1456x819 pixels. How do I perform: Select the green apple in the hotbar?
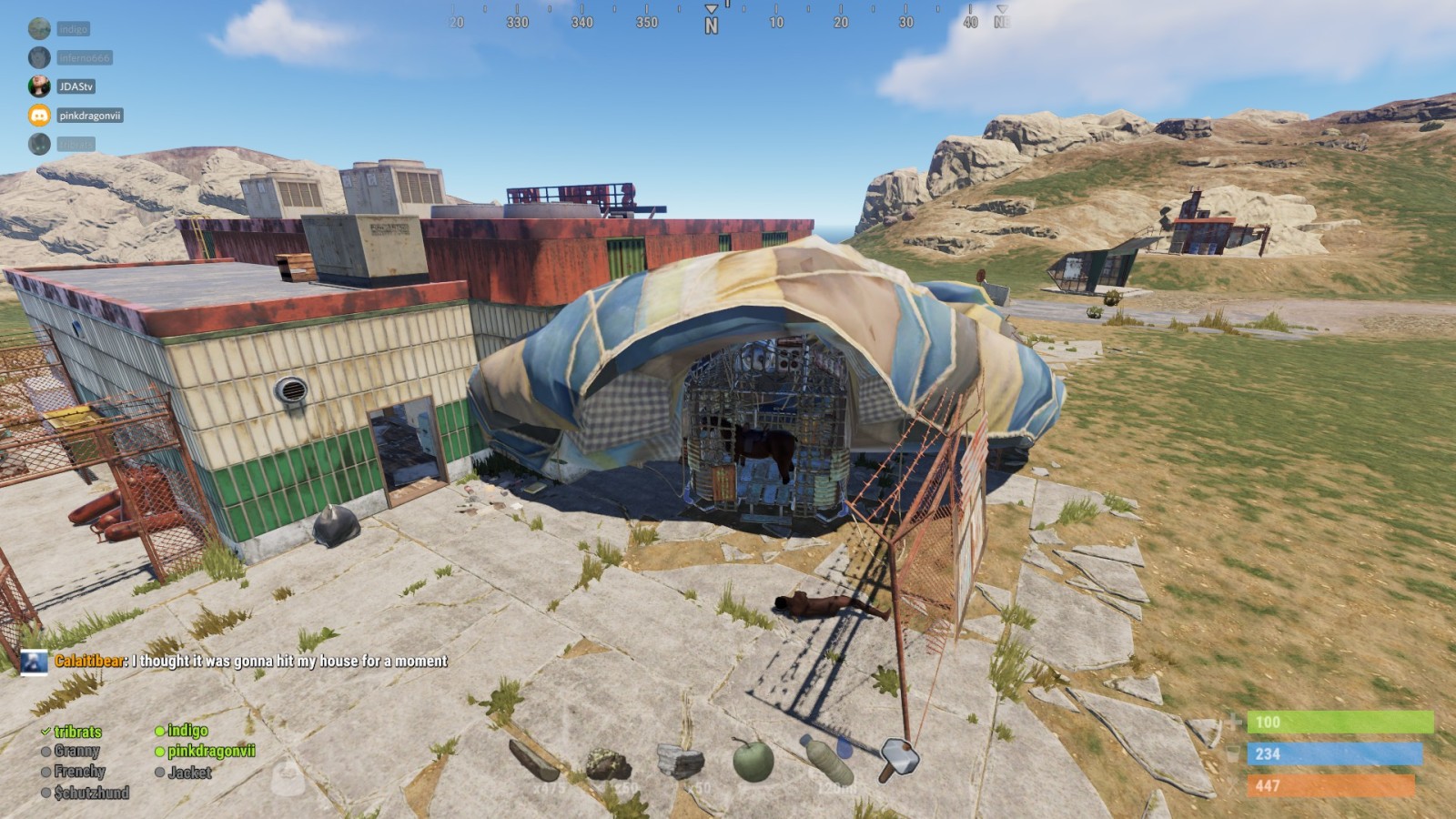pyautogui.click(x=753, y=761)
